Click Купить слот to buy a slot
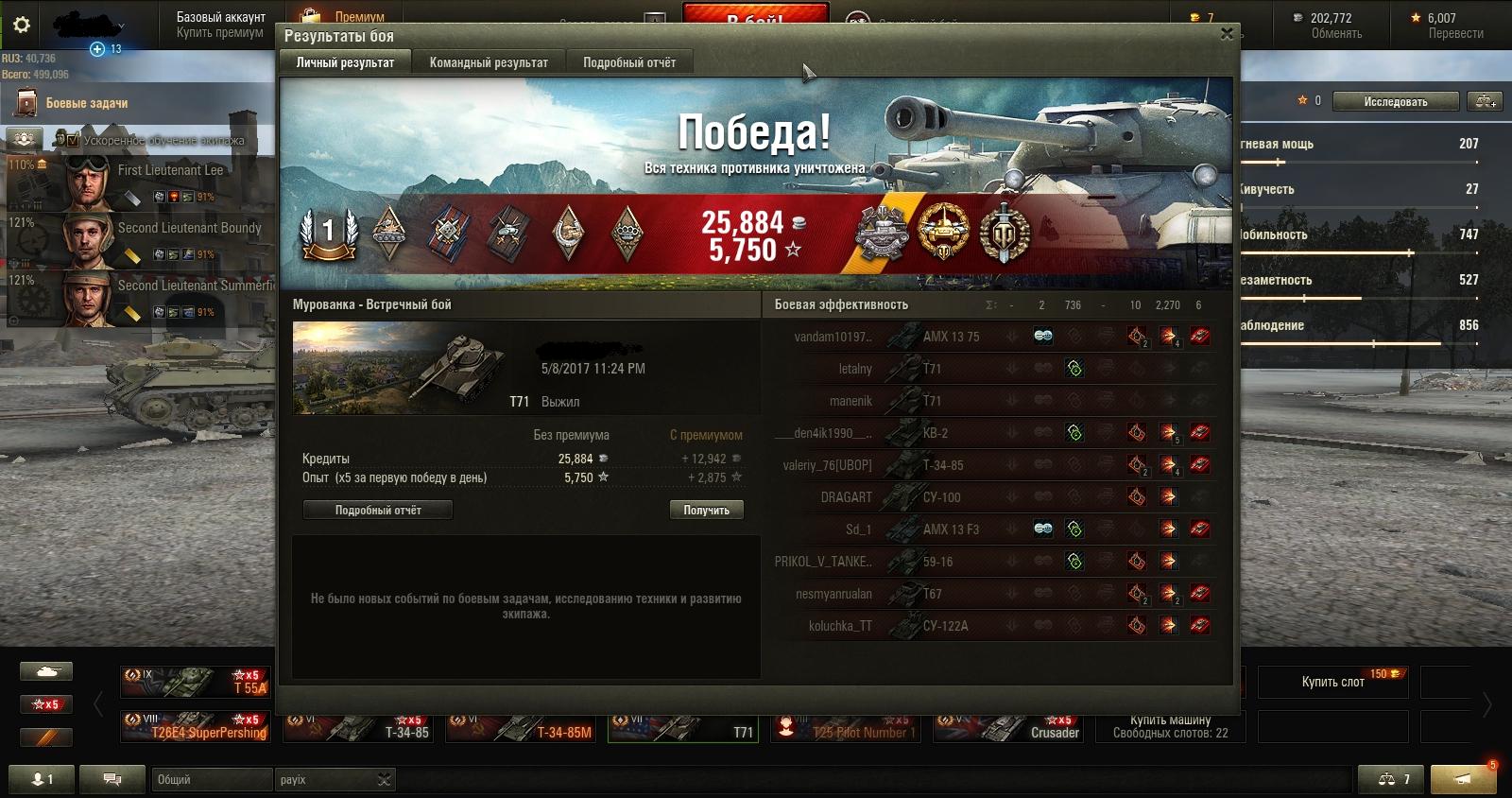Screen dimensions: 1512x798 tap(1332, 682)
